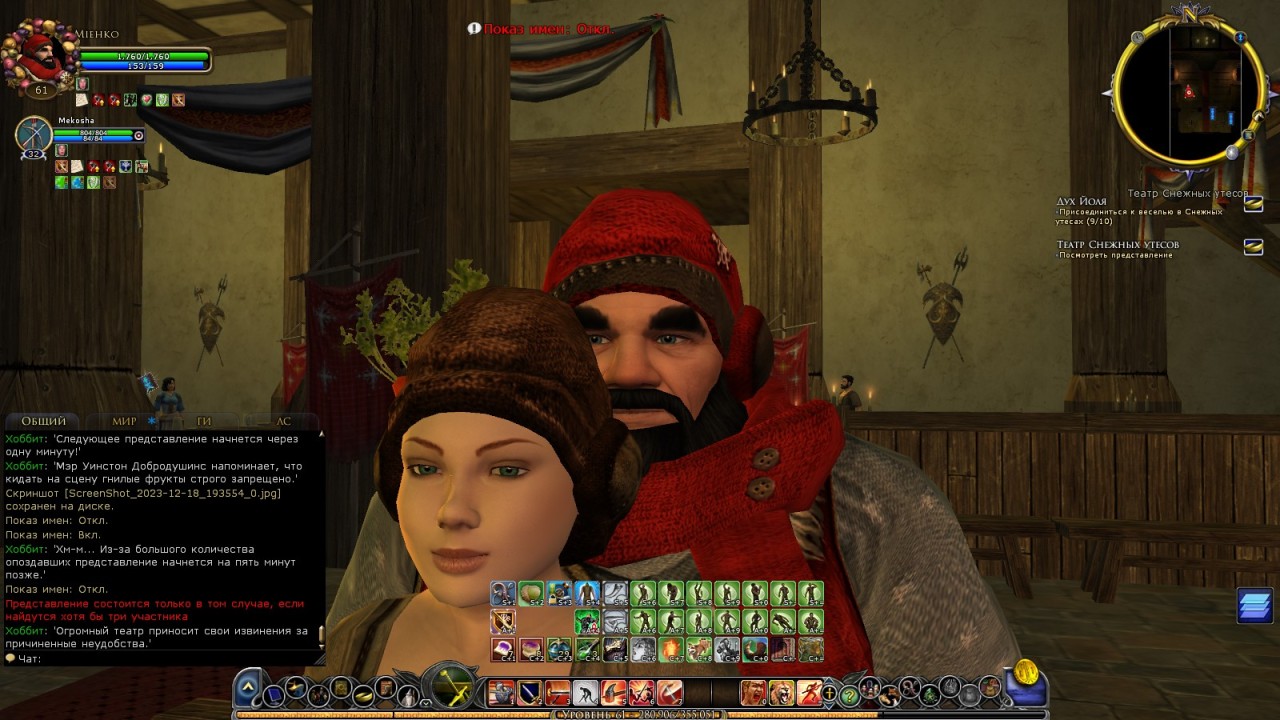Use the acorn item in quickslot bar
This screenshot has height=720, width=1280.
pyautogui.click(x=530, y=594)
